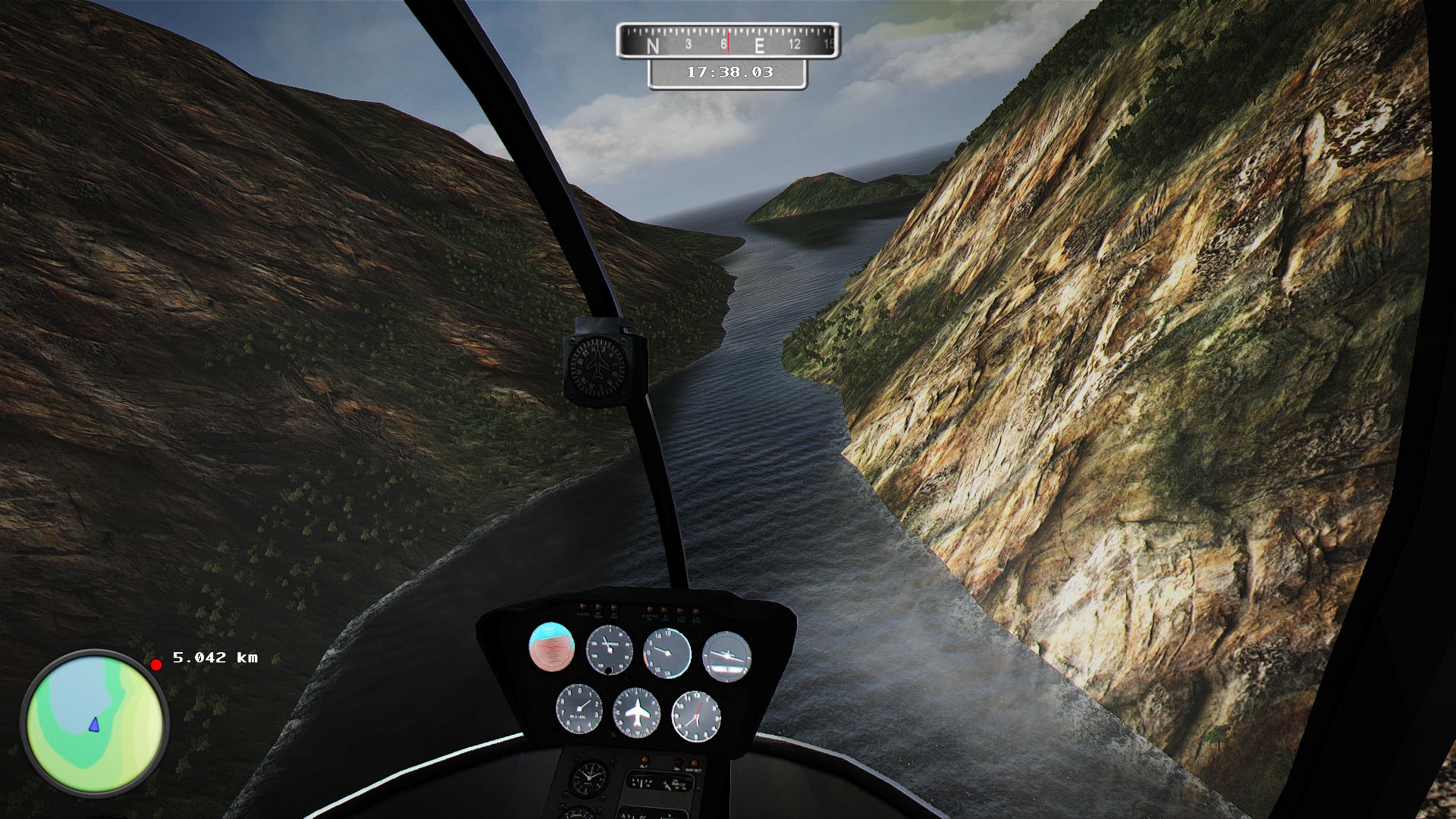Select the blue helicopter marker on minimap
The width and height of the screenshot is (1456, 819).
(x=93, y=724)
